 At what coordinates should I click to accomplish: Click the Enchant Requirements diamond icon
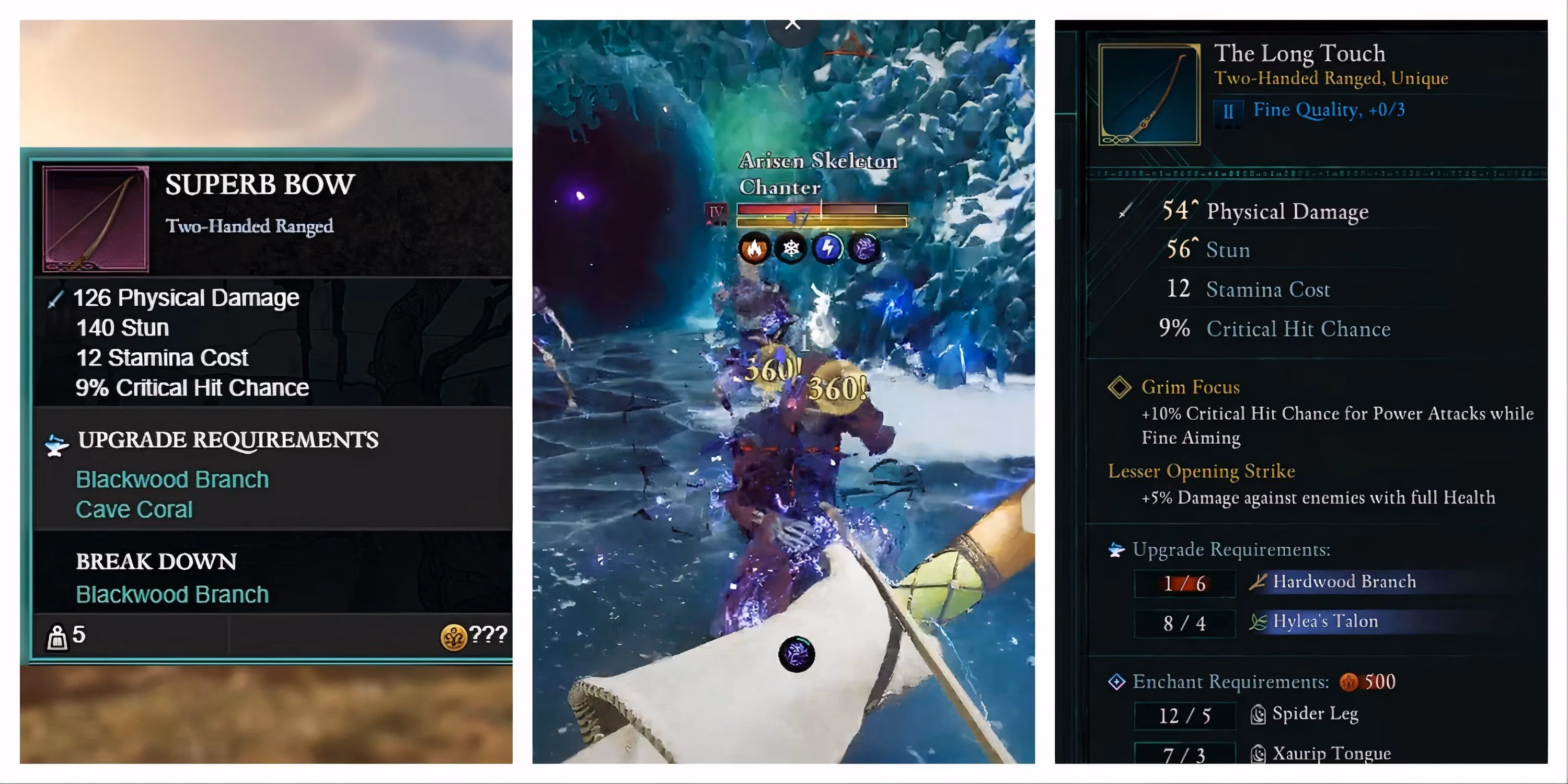tap(1118, 681)
